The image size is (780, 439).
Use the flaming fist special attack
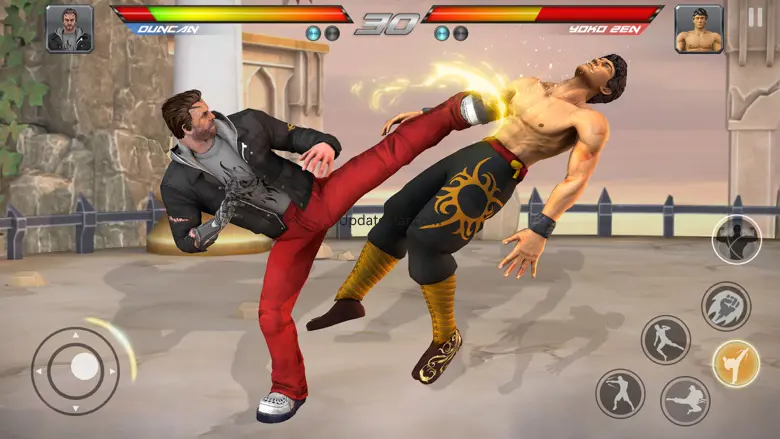click(x=725, y=306)
